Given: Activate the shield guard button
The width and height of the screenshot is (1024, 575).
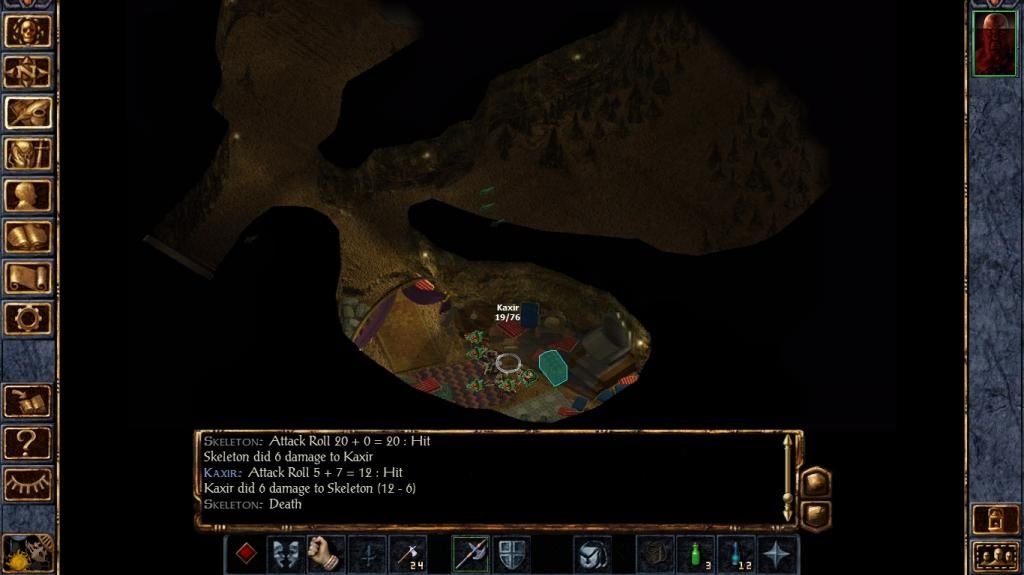Looking at the screenshot, I should tap(511, 554).
